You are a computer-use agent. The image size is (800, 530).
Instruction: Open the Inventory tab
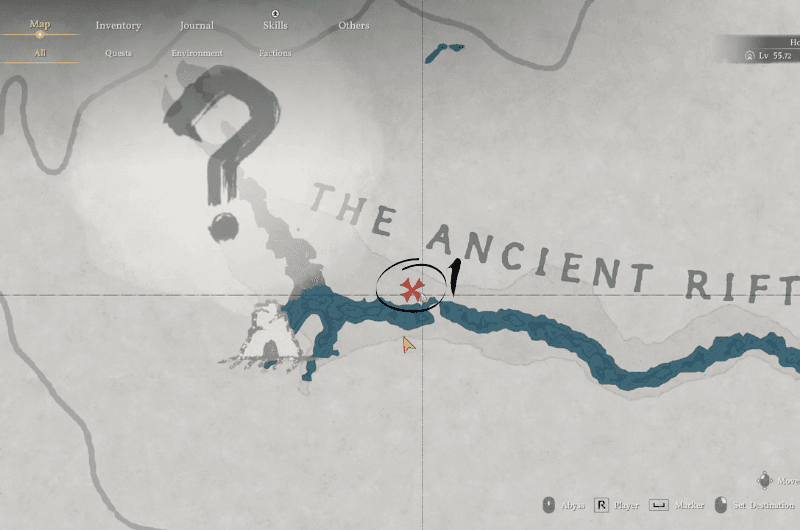[118, 25]
